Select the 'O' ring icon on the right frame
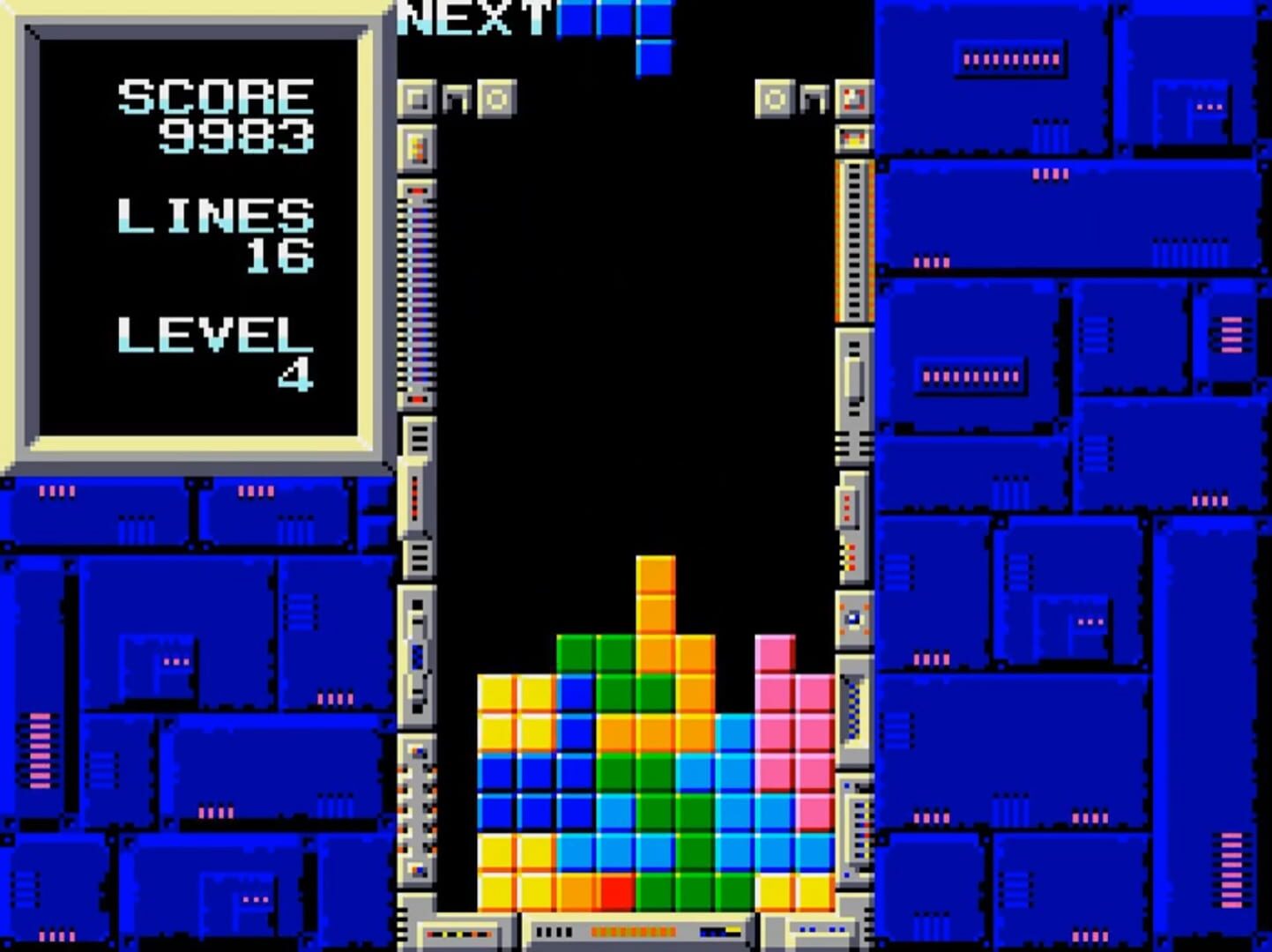The image size is (1272, 952). (774, 99)
